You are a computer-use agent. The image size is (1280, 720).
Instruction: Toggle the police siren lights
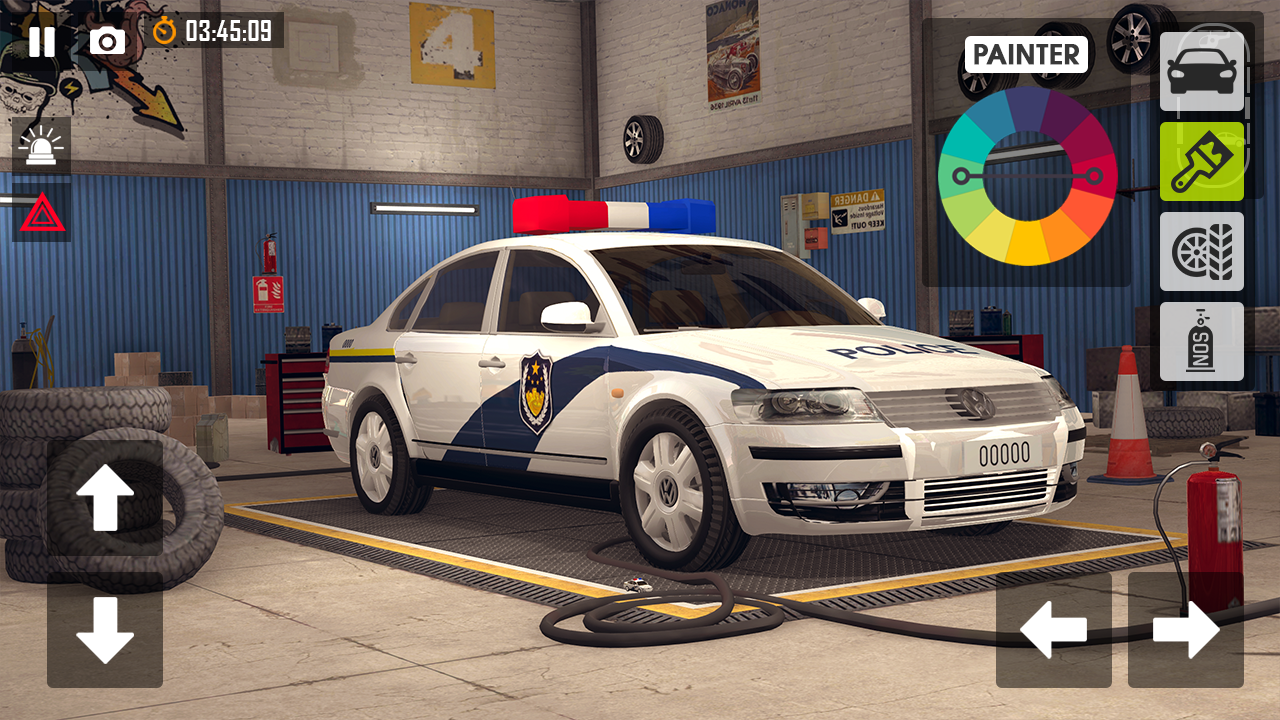[42, 145]
